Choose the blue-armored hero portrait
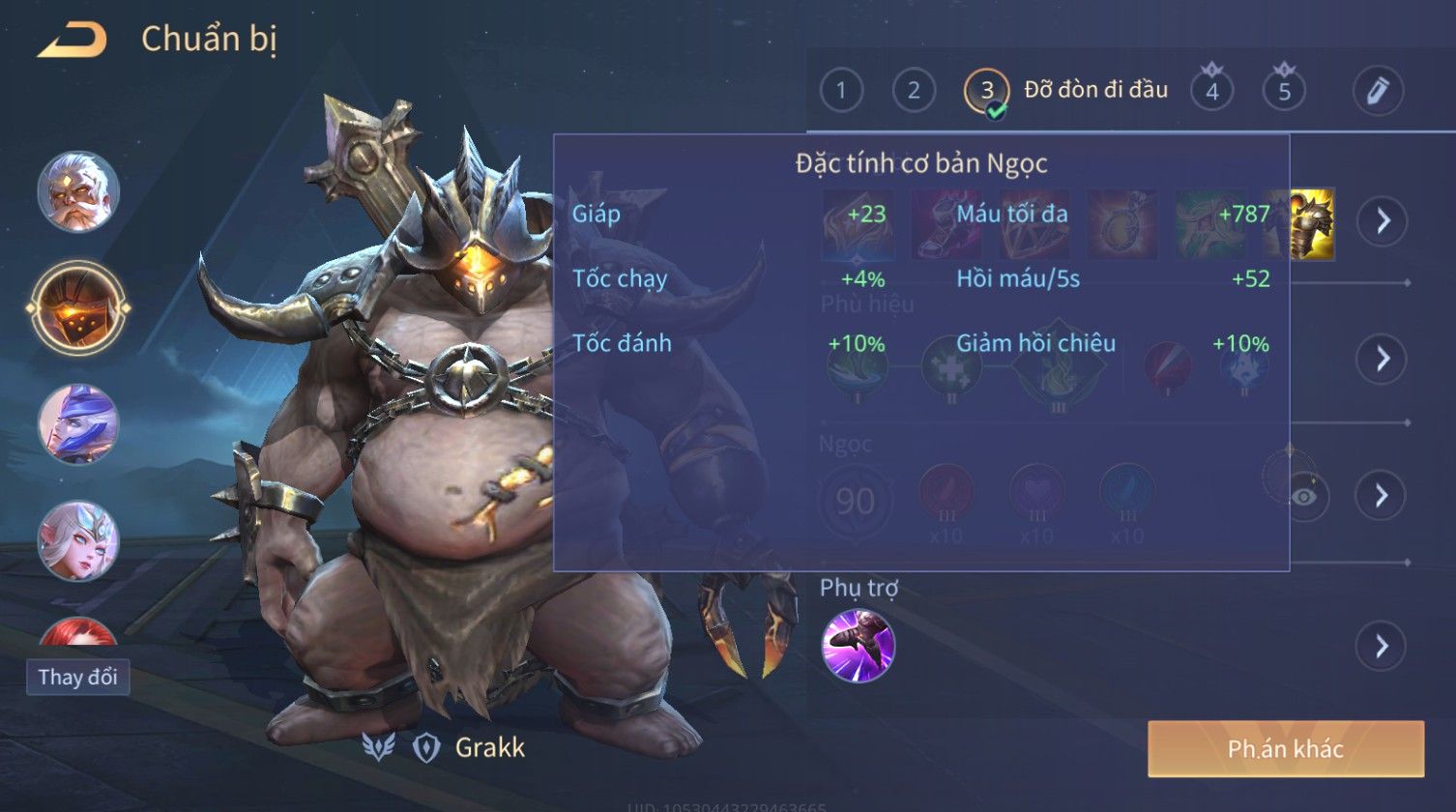 [x=78, y=425]
